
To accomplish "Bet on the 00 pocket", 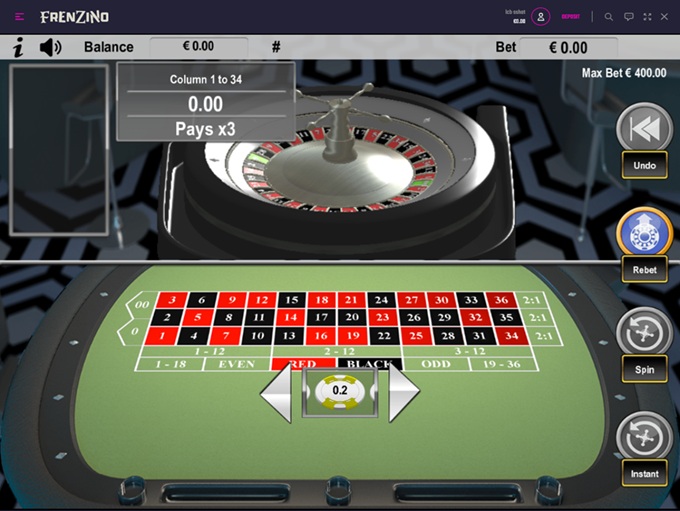I will click(142, 305).
